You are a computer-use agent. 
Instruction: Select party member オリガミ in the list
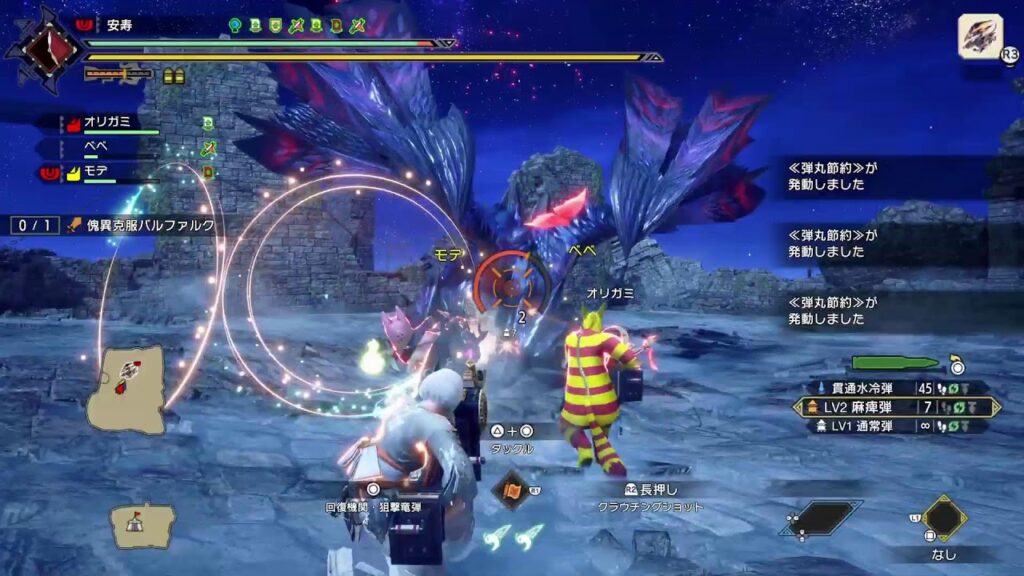110,123
